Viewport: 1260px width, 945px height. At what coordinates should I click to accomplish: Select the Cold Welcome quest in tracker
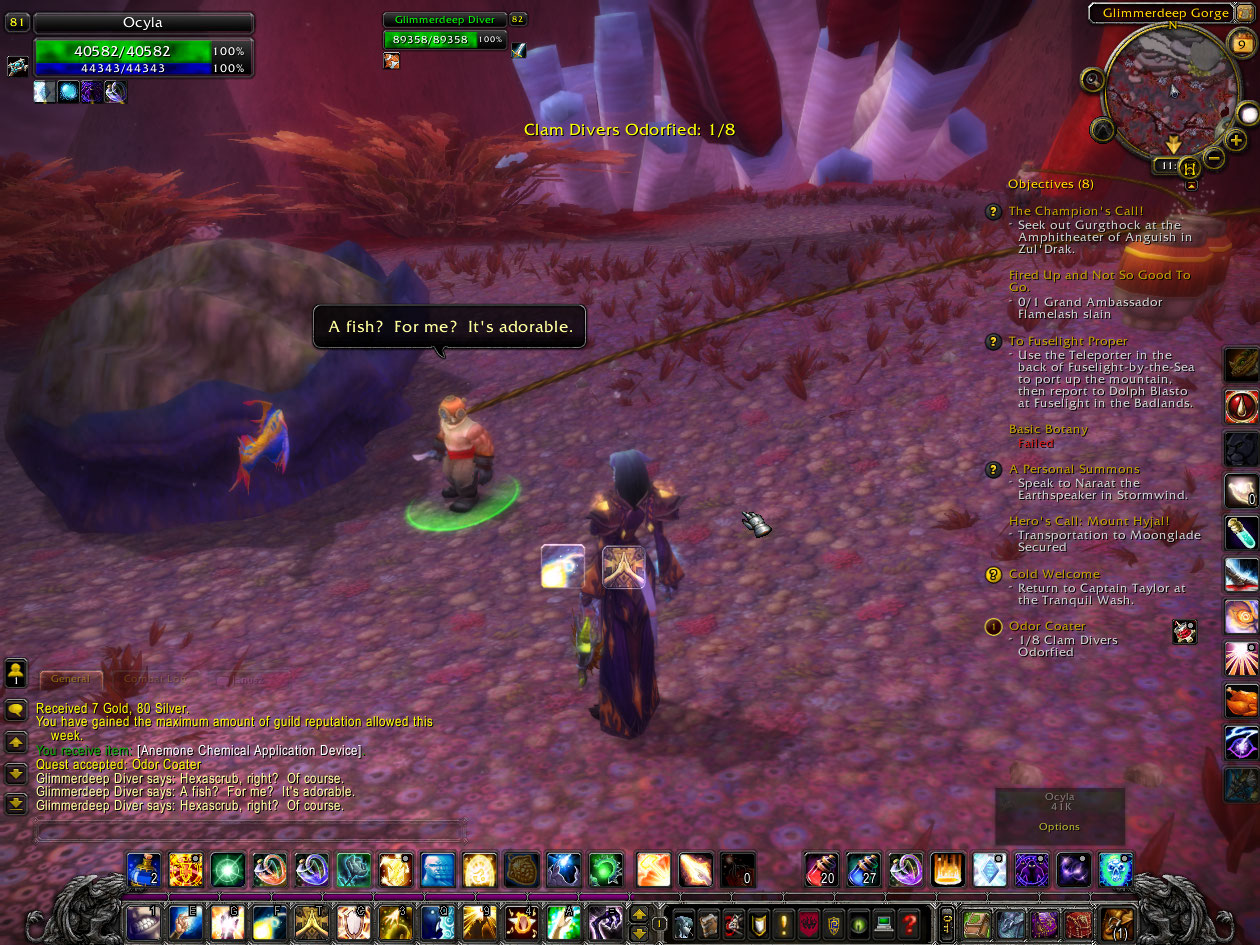tap(1053, 574)
